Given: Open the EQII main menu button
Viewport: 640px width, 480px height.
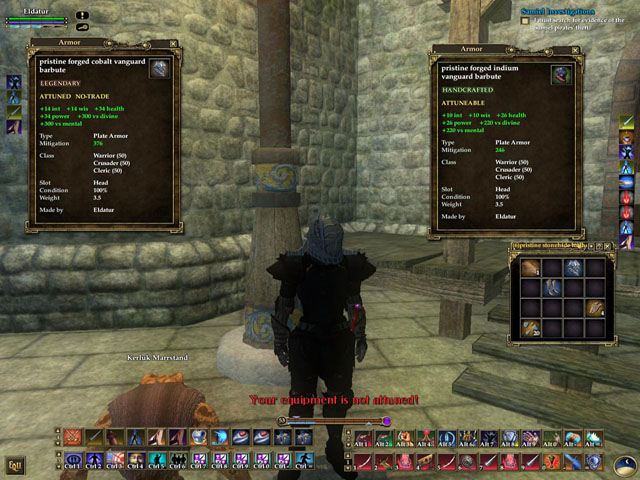Looking at the screenshot, I should (15, 464).
